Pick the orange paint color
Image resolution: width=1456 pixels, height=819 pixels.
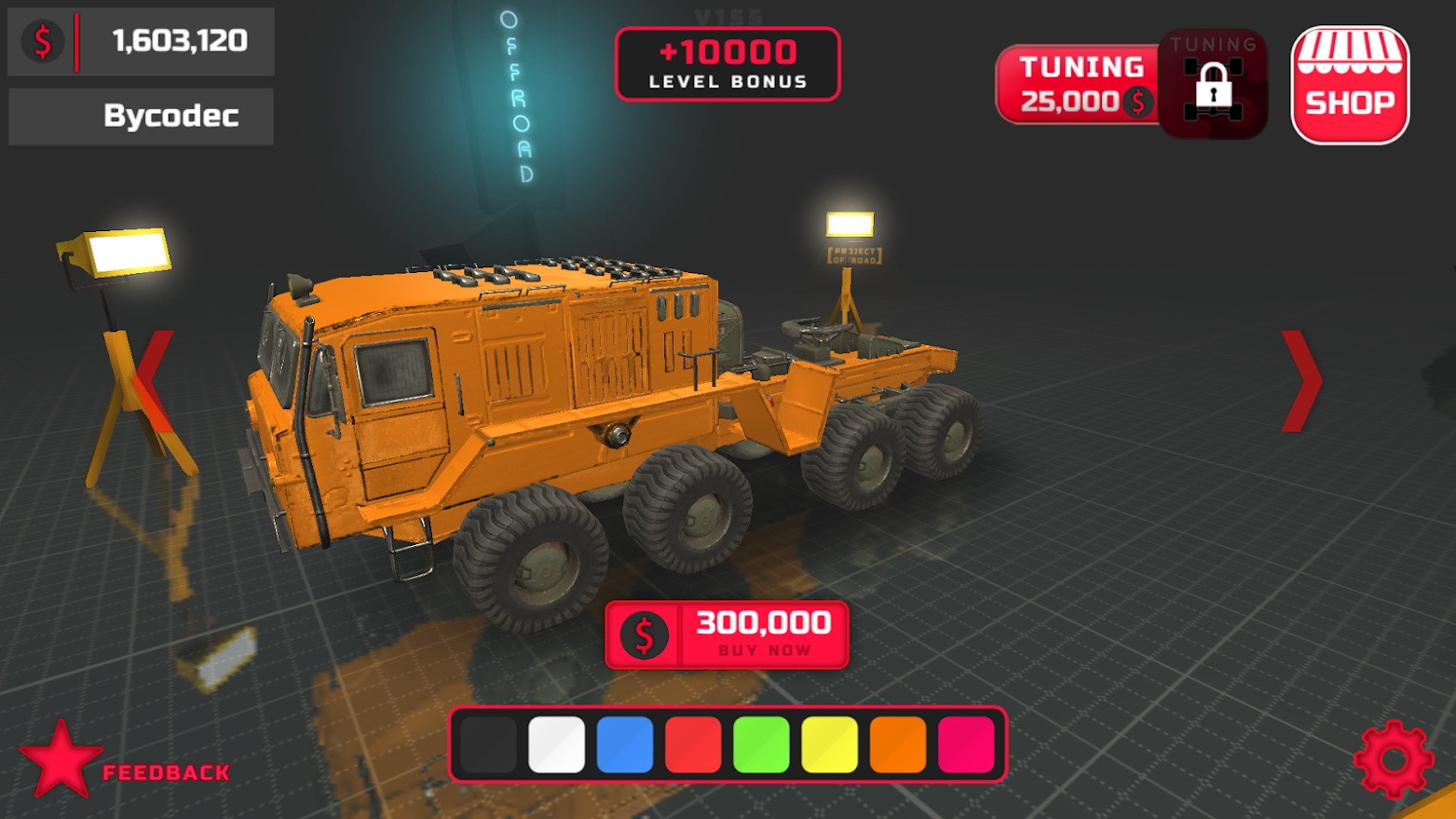click(897, 744)
